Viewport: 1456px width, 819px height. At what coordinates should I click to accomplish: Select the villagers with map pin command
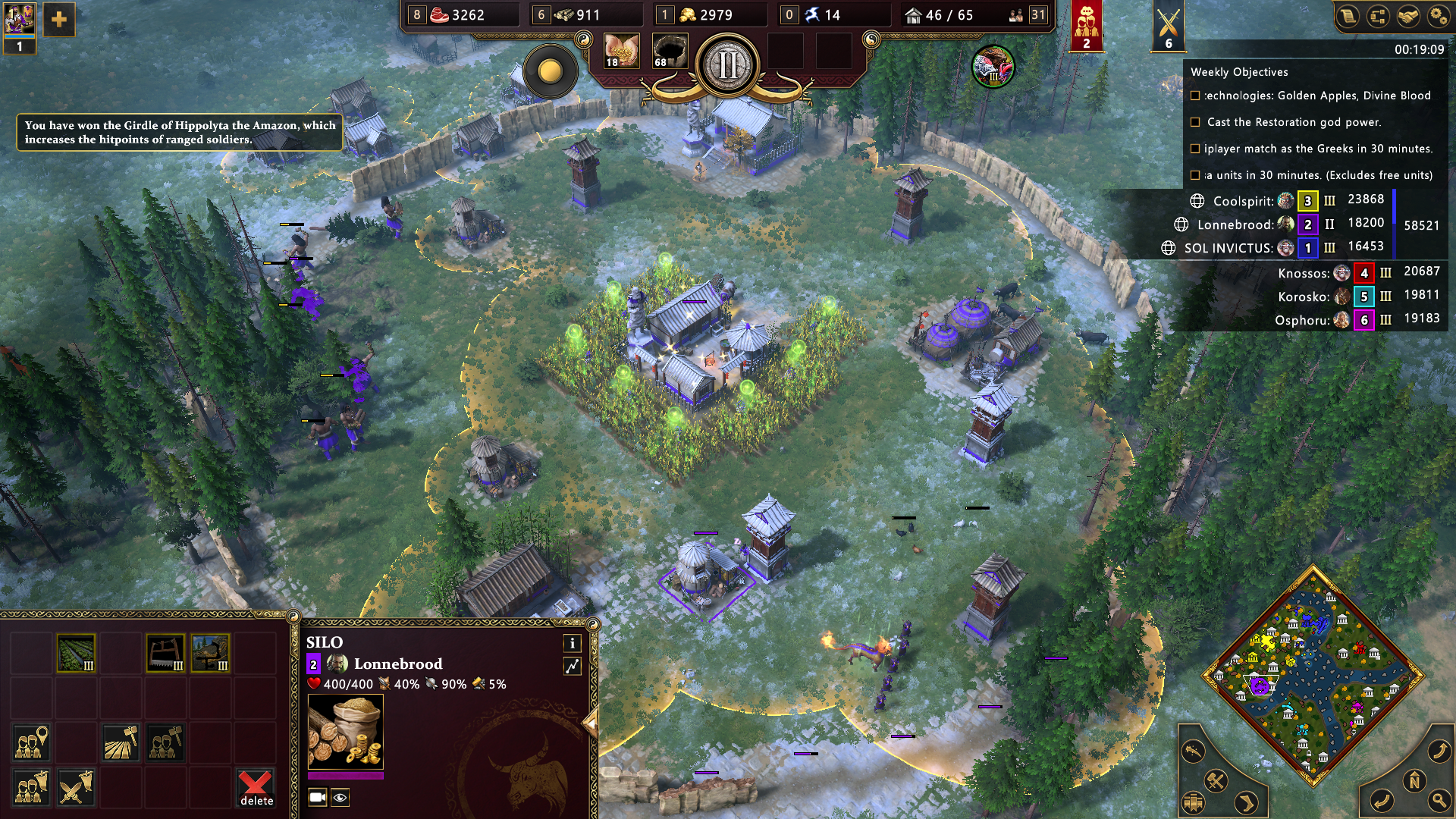coord(31,743)
